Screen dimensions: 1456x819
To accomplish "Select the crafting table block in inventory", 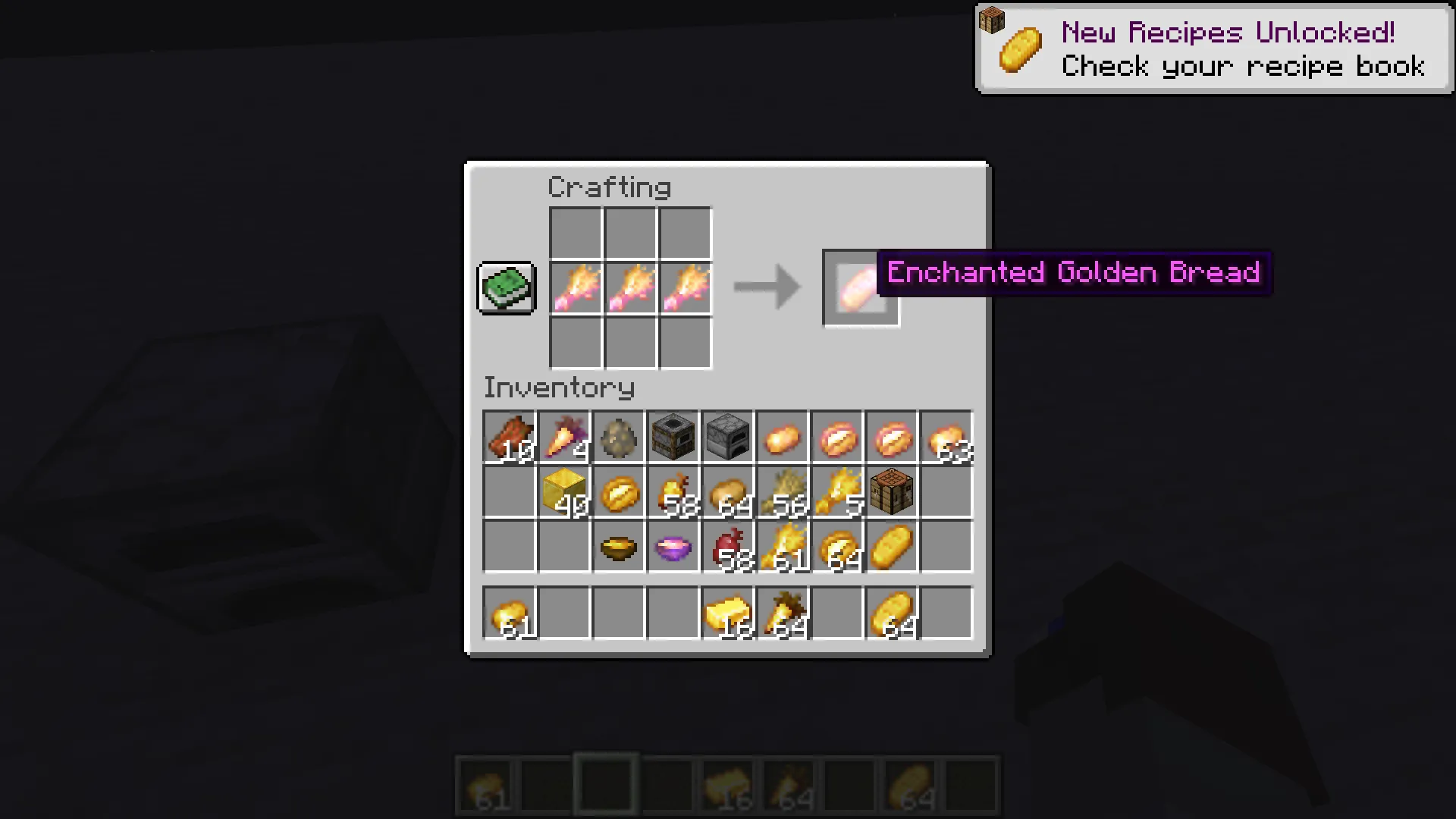I will [892, 493].
